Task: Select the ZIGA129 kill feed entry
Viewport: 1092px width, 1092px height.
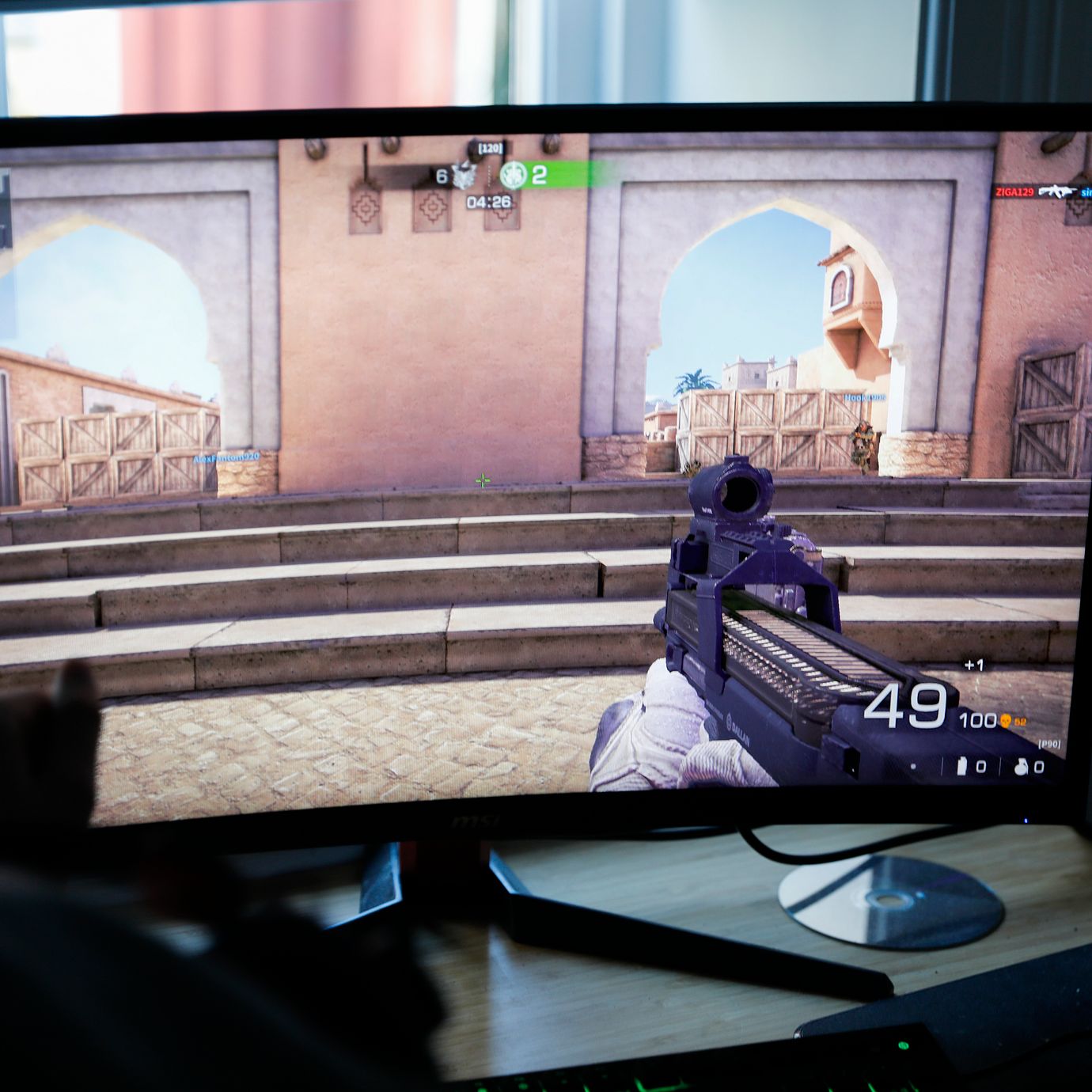Action: tap(1015, 191)
